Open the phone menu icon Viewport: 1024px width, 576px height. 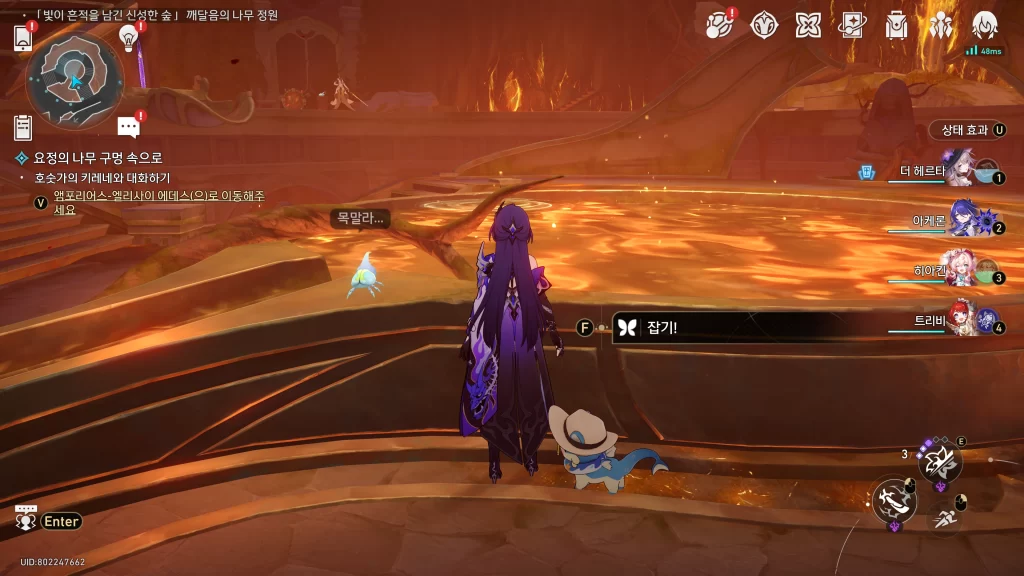pos(23,38)
